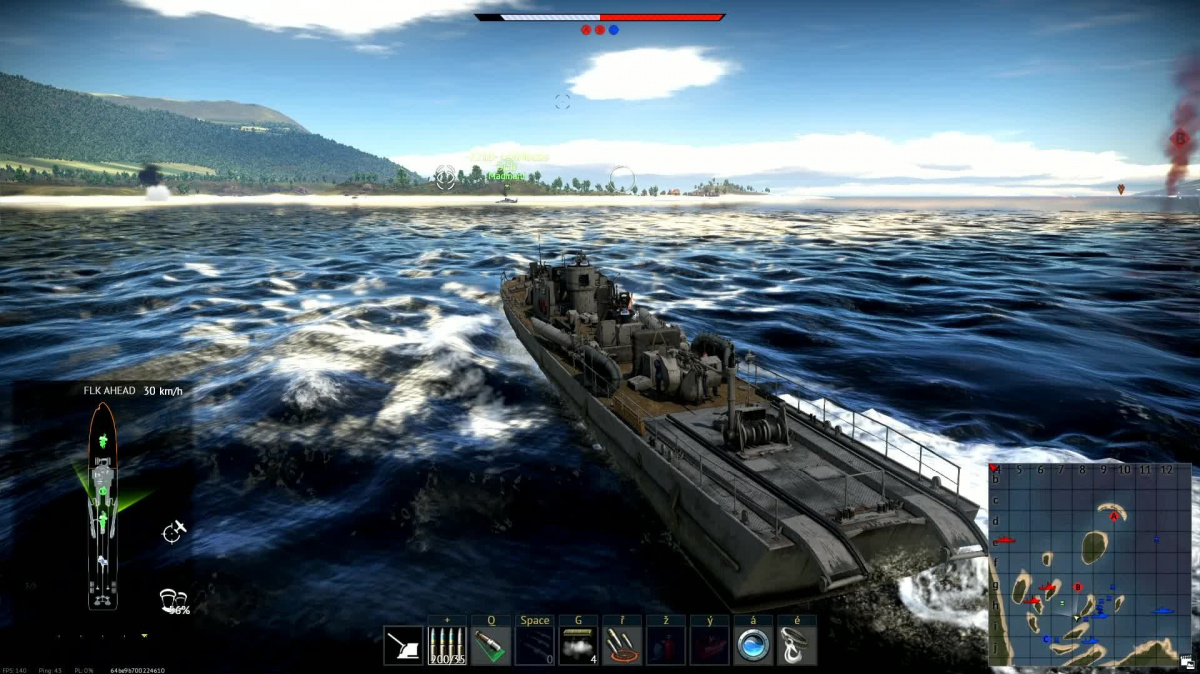
Task: Activate the torpedo launch slot
Action: click(491, 646)
